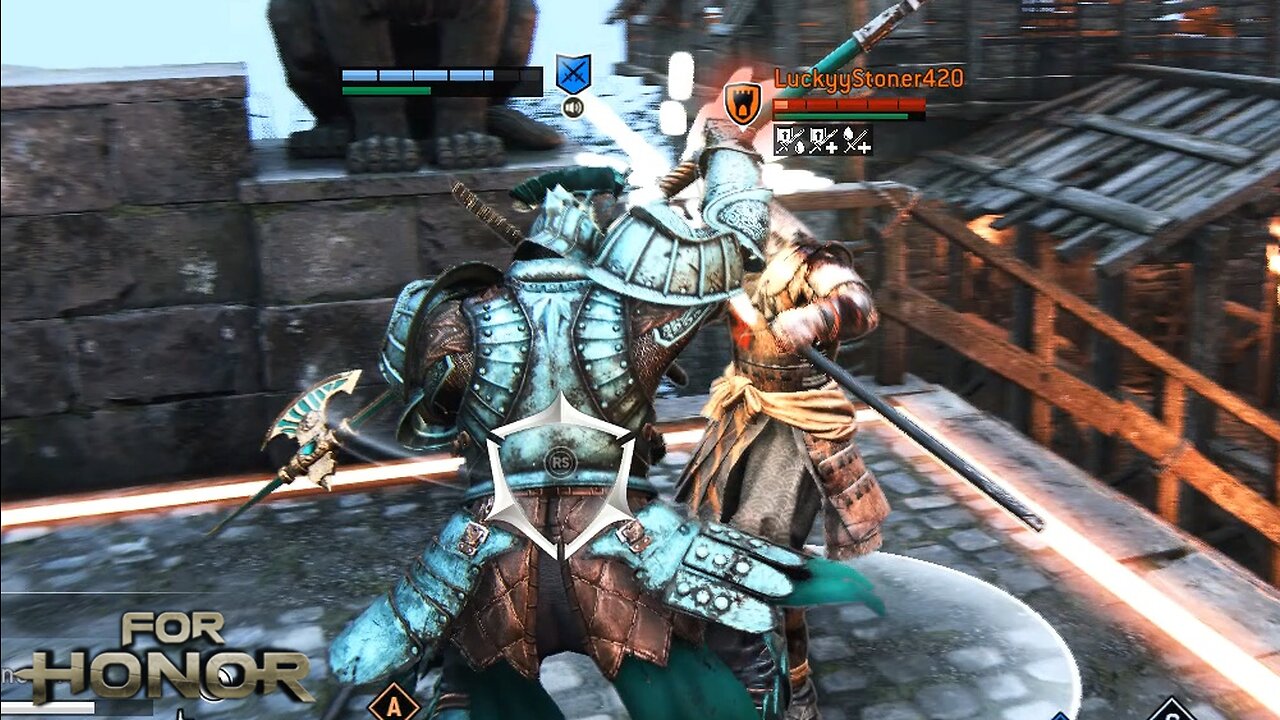The width and height of the screenshot is (1280, 720).
Task: Click the droplet-and-sword feat icon
Action: (x=855, y=140)
